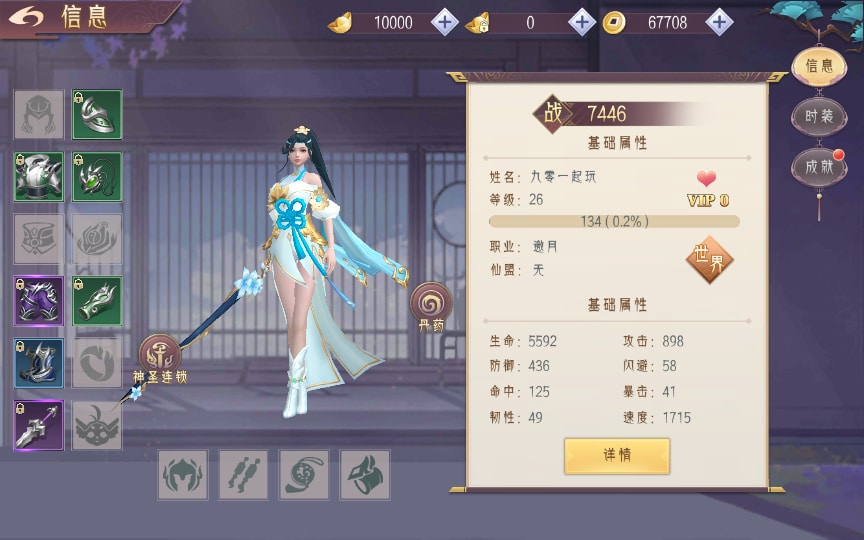Select the green-backed helmet equipment slot
Image resolution: width=864 pixels, height=540 pixels.
point(97,115)
